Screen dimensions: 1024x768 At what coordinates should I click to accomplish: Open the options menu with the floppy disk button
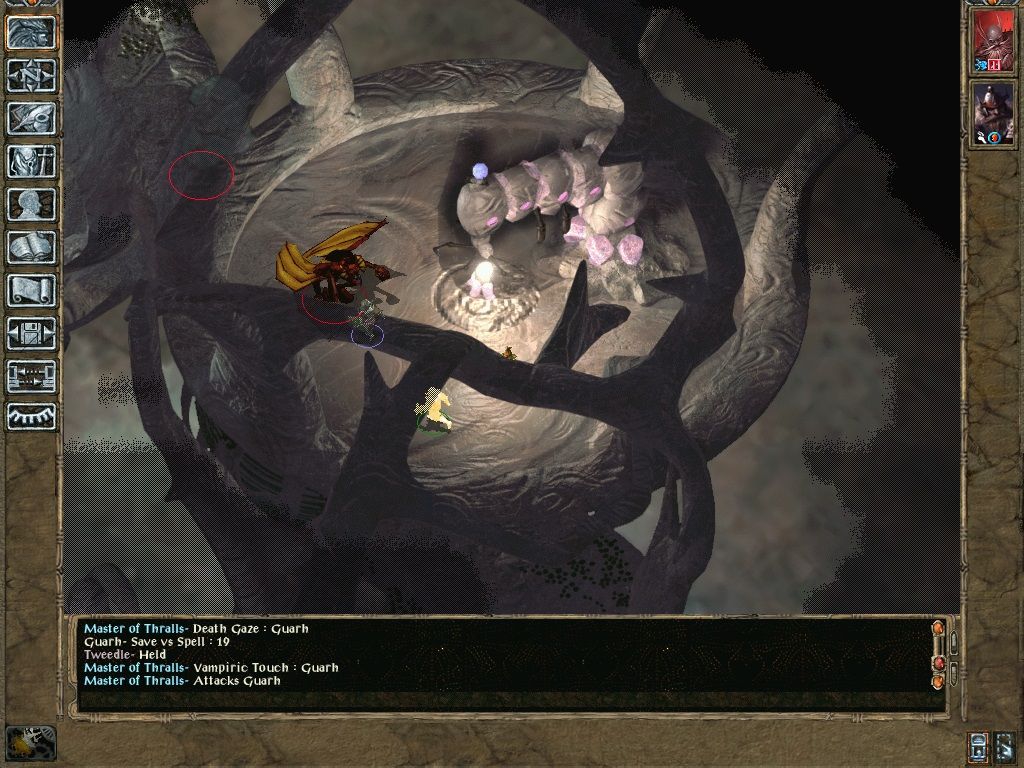[31, 333]
